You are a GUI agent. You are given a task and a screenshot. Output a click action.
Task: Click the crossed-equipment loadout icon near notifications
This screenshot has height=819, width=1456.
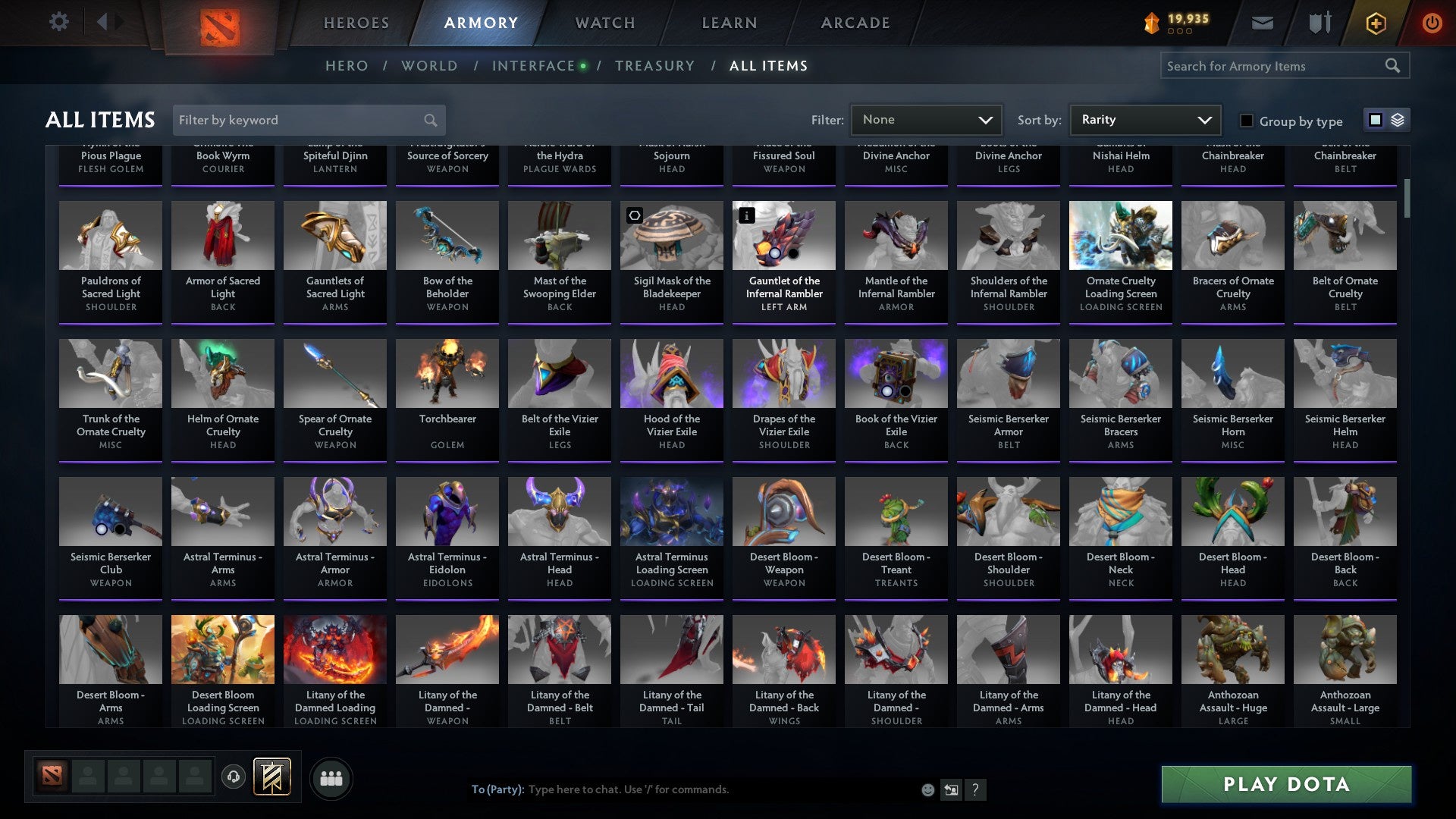point(1319,21)
